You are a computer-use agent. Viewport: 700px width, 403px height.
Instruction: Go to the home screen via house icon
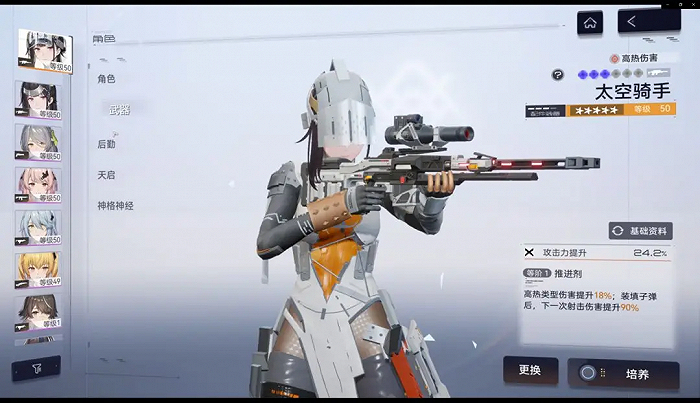(590, 21)
